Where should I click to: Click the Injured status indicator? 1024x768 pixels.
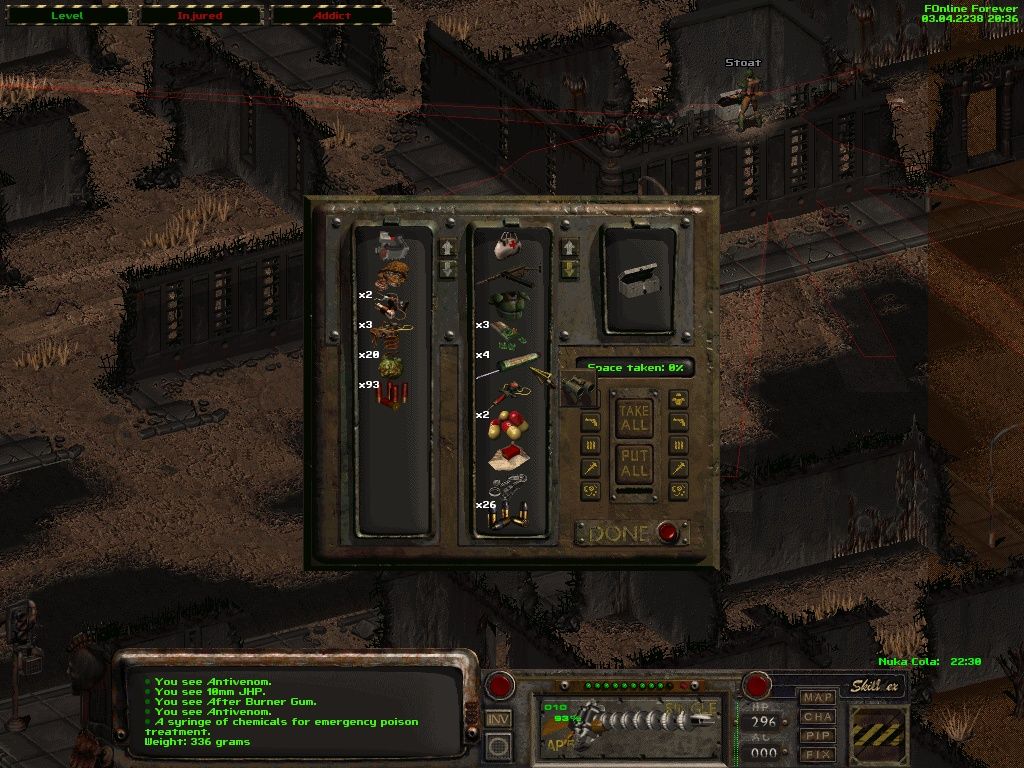tap(200, 16)
